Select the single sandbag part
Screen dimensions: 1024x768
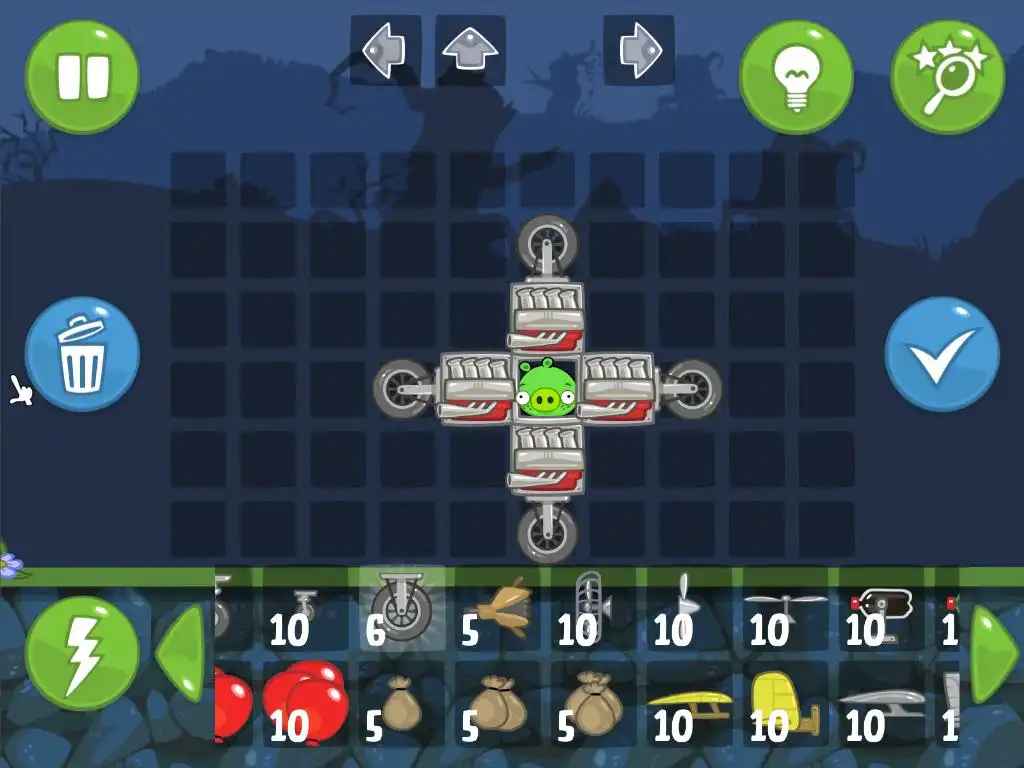pos(401,704)
